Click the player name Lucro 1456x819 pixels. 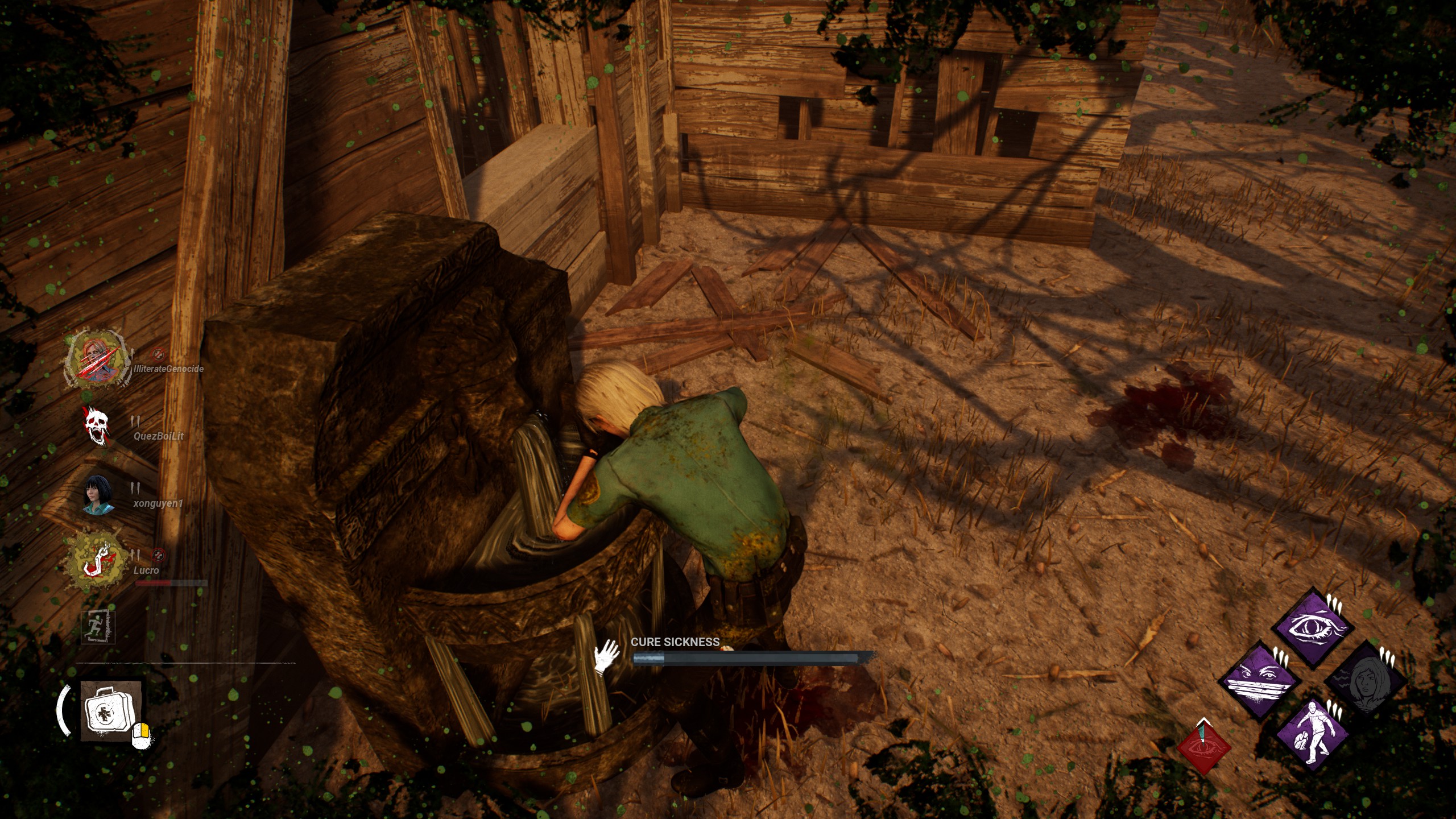click(146, 571)
